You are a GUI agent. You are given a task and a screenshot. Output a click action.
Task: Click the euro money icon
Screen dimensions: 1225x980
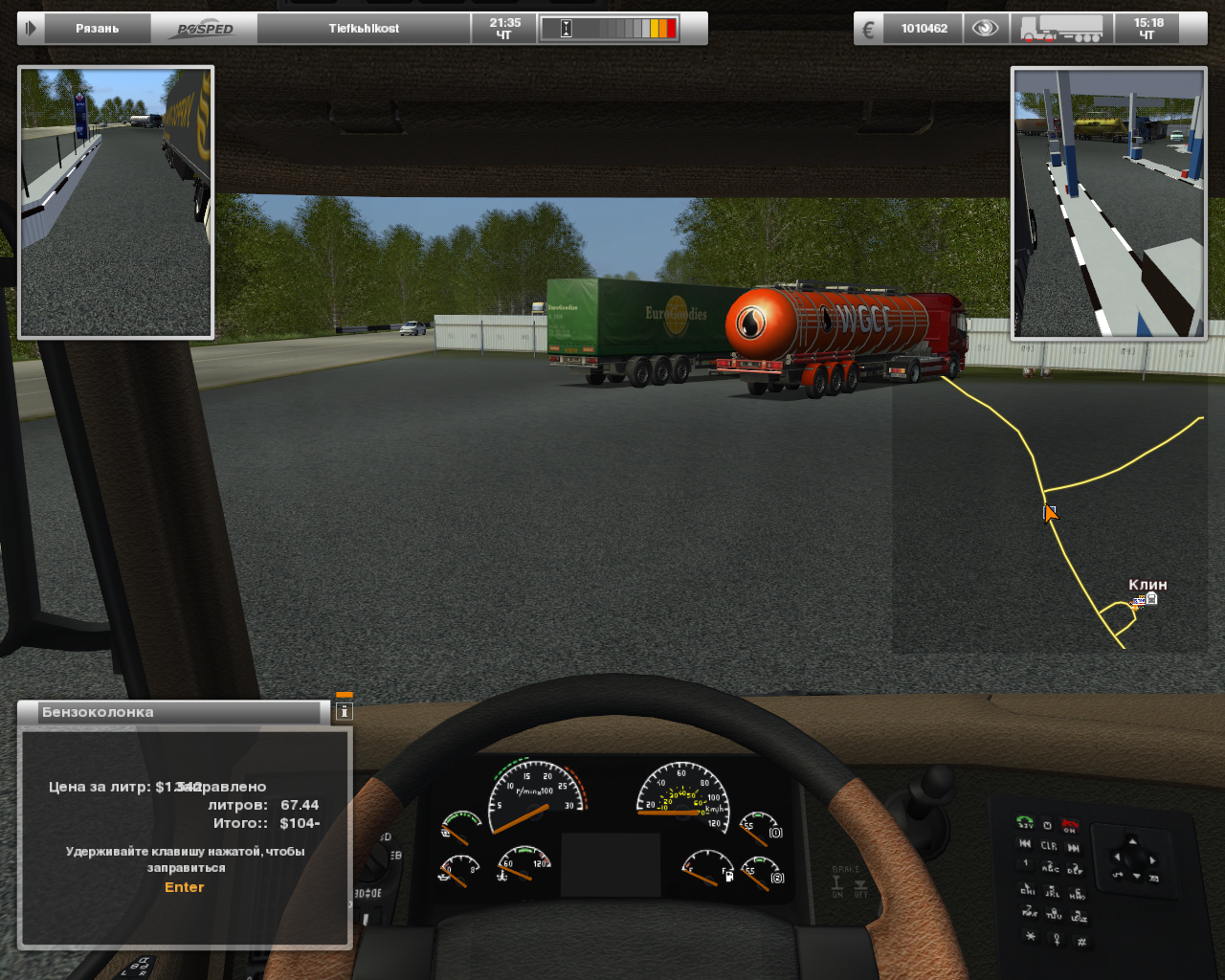click(x=869, y=29)
